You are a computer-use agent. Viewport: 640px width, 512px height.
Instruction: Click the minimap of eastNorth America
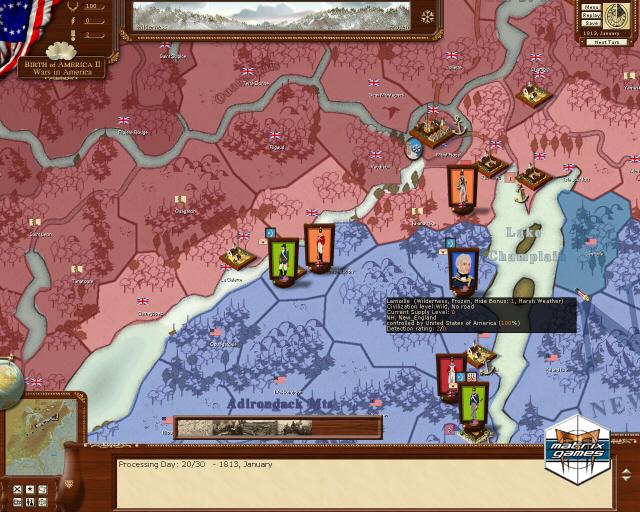[x=40, y=437]
